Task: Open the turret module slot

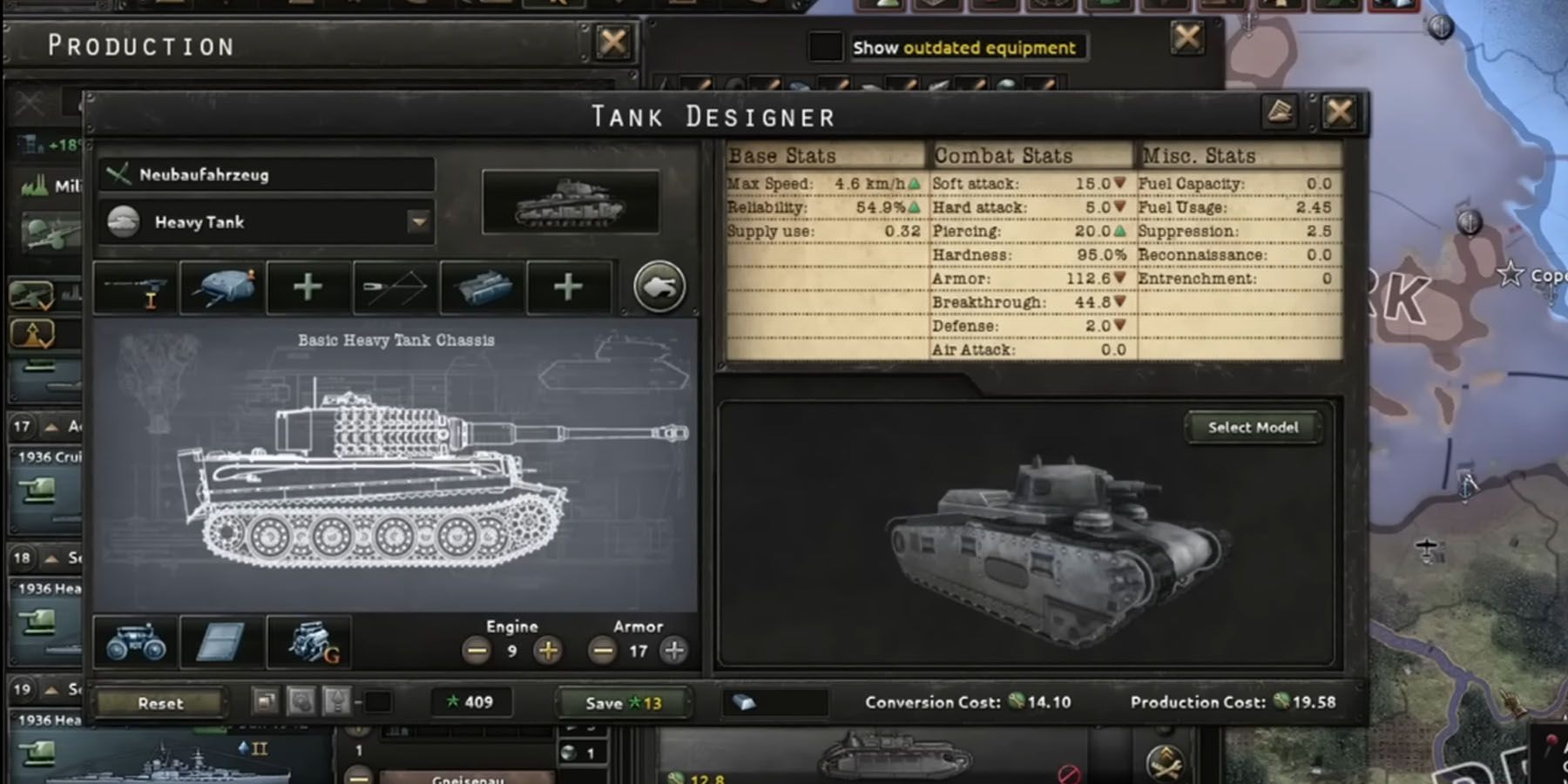Action: (220, 287)
